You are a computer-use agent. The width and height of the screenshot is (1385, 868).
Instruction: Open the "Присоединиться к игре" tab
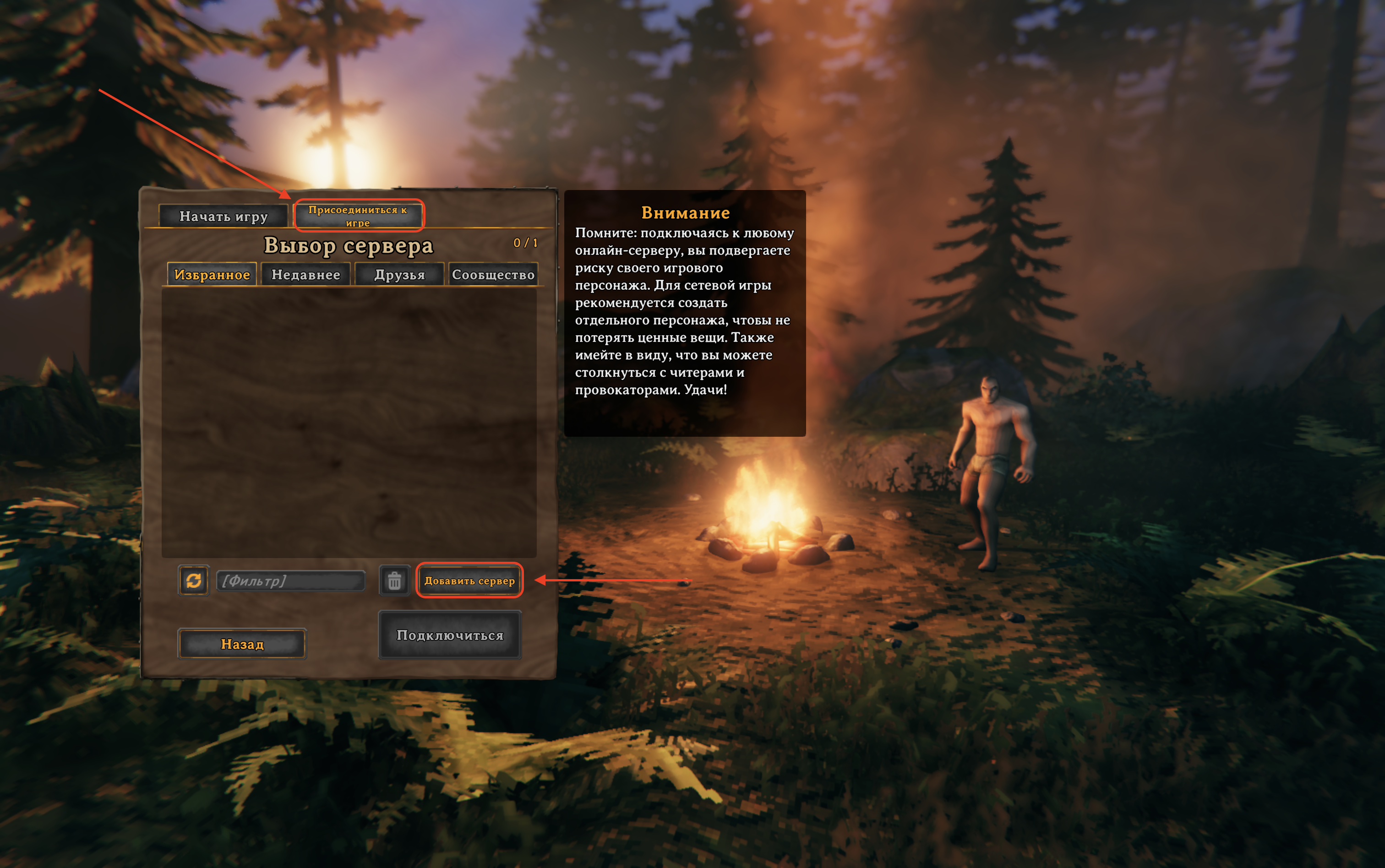(x=358, y=216)
